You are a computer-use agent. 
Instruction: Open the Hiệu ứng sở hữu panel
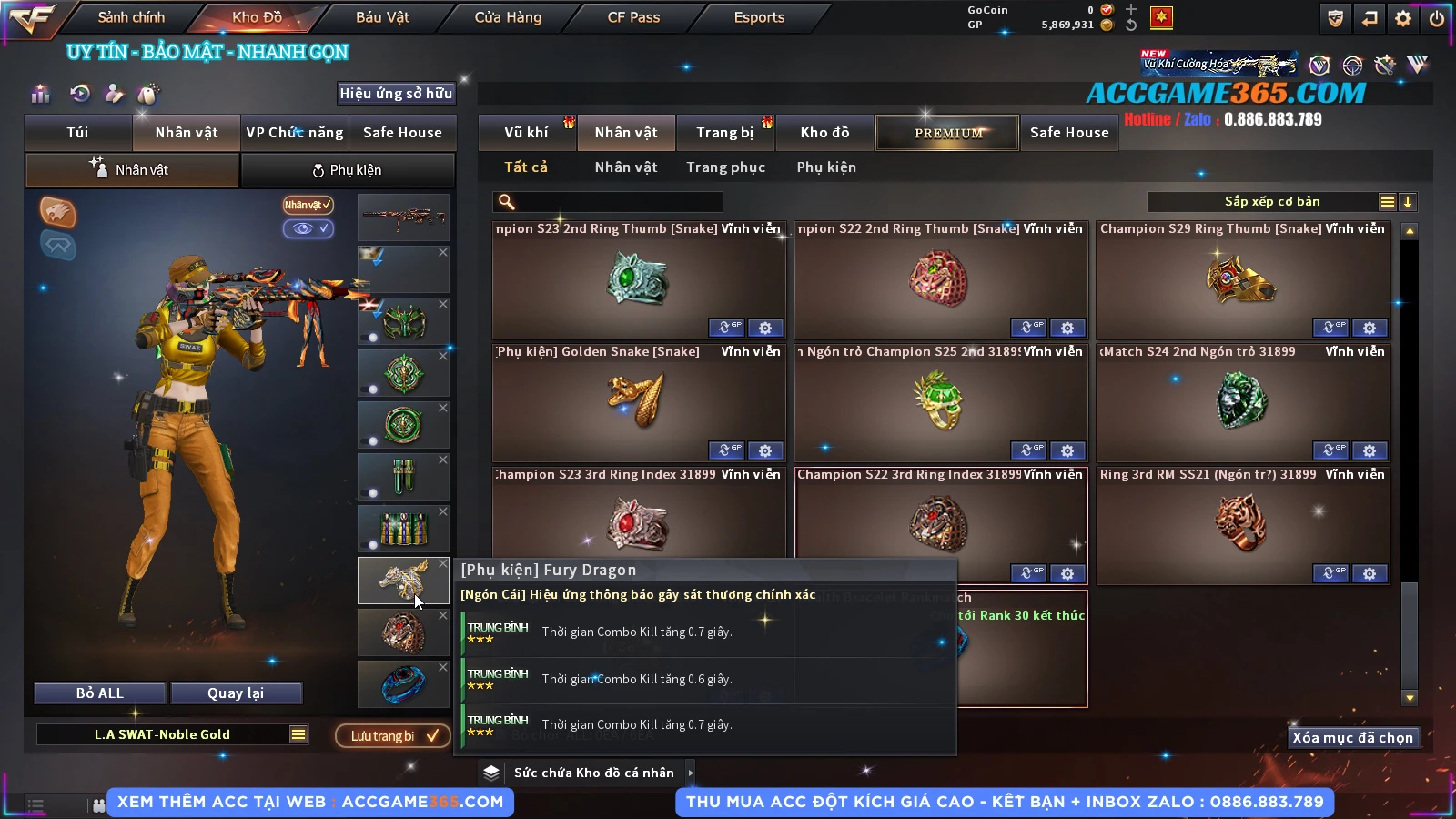point(396,94)
